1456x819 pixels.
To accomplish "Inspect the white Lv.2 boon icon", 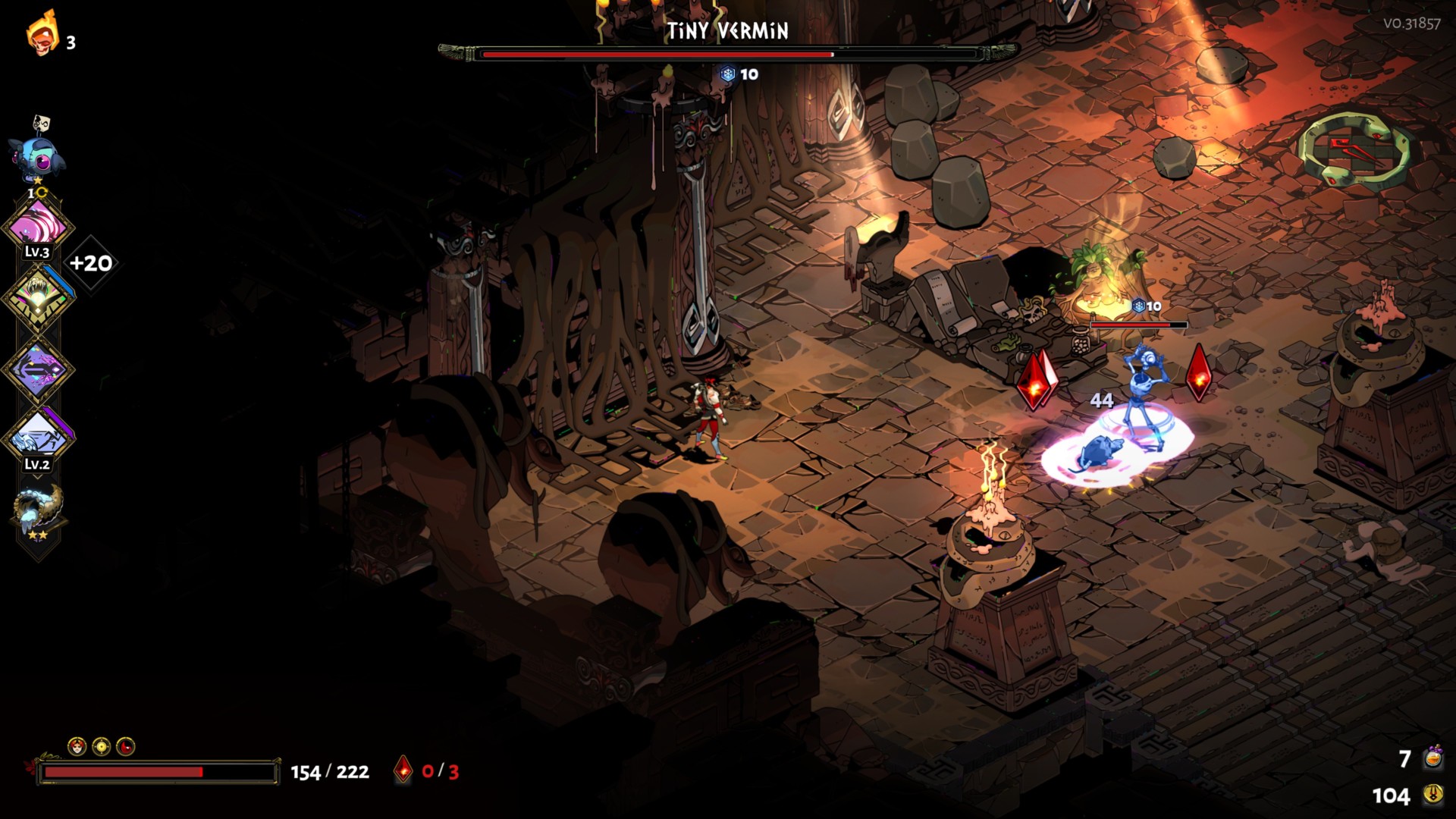I will pyautogui.click(x=37, y=436).
